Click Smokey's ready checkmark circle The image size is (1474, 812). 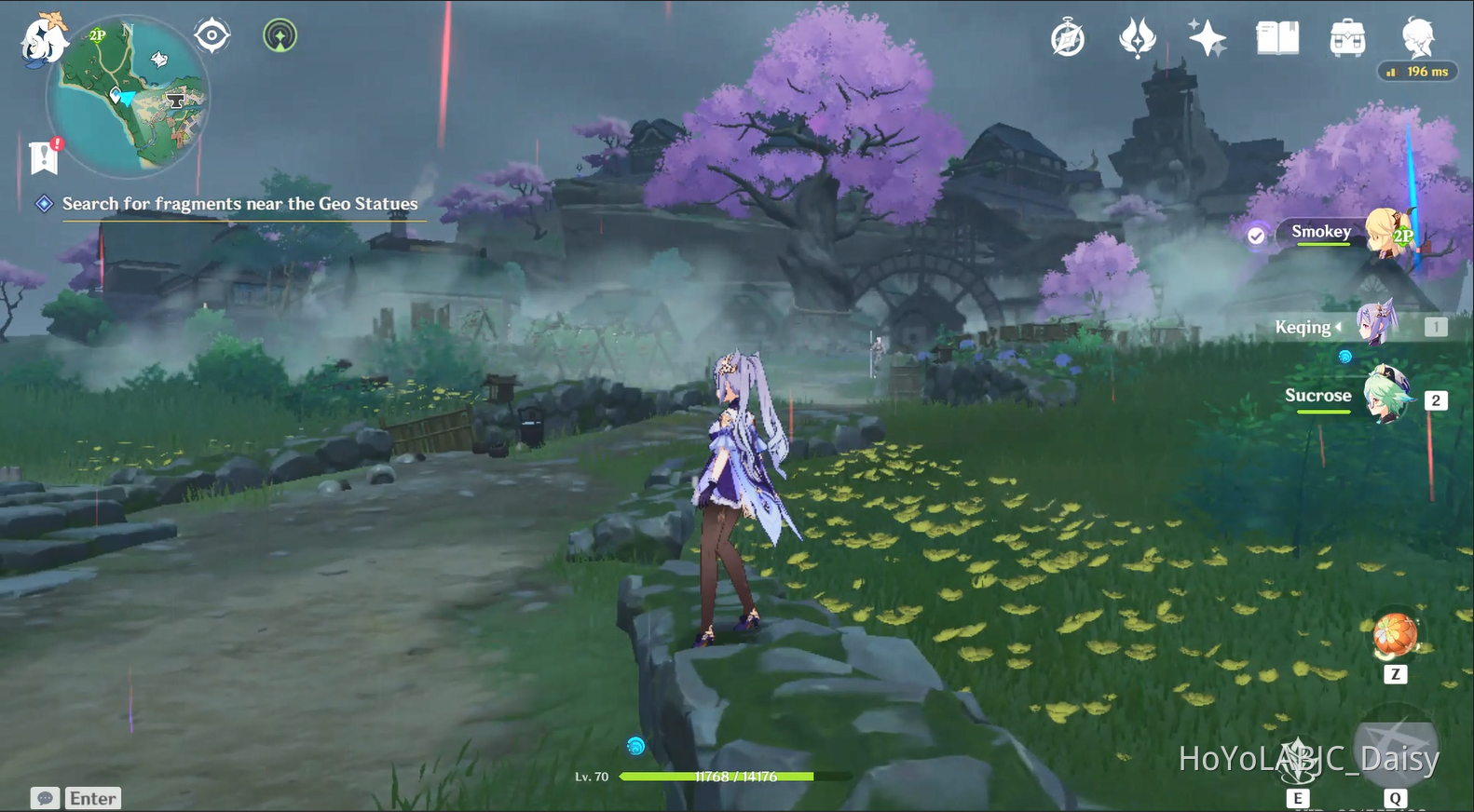[x=1256, y=236]
